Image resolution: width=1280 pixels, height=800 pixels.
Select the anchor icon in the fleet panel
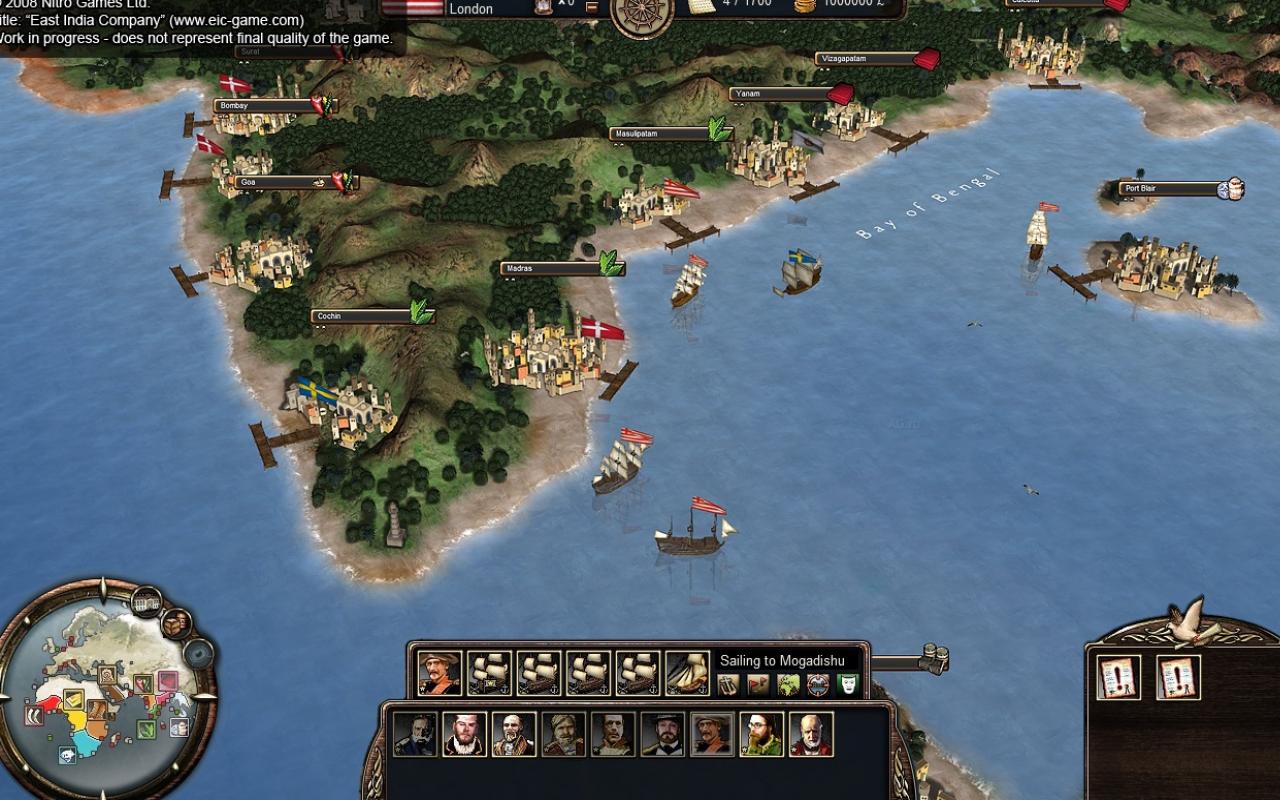tap(726, 686)
